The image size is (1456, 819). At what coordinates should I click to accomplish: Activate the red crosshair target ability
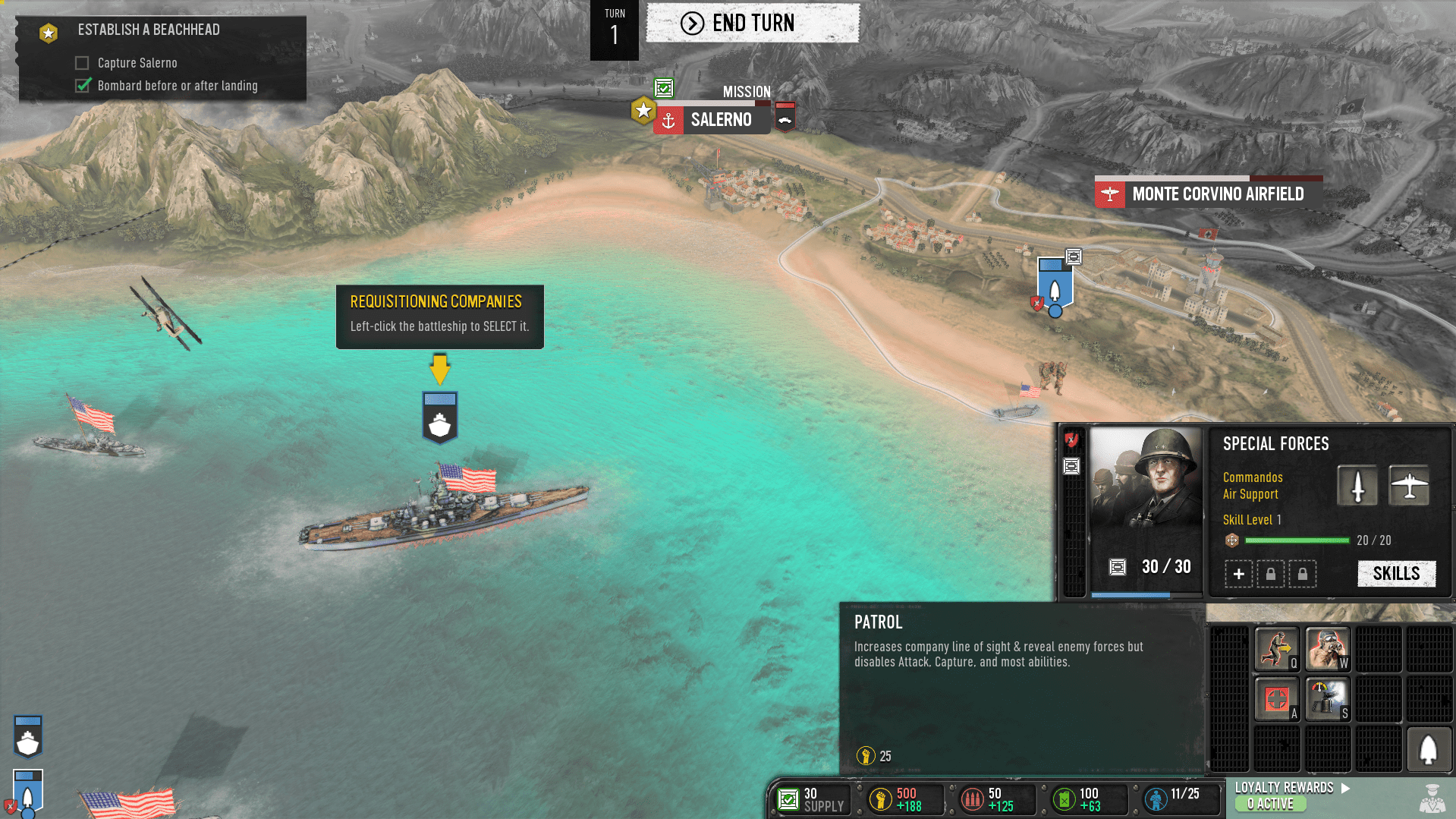pyautogui.click(x=1277, y=699)
